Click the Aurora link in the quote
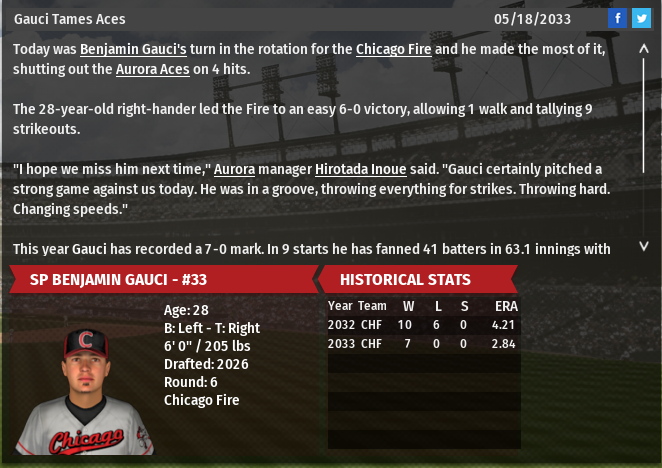The image size is (662, 468). click(235, 169)
